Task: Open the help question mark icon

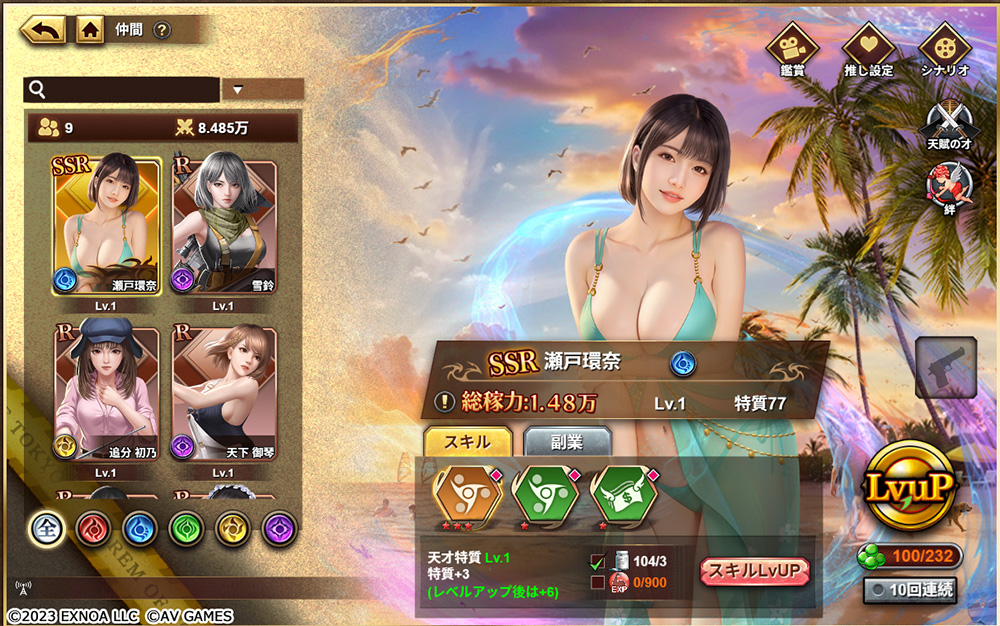Action: point(162,30)
